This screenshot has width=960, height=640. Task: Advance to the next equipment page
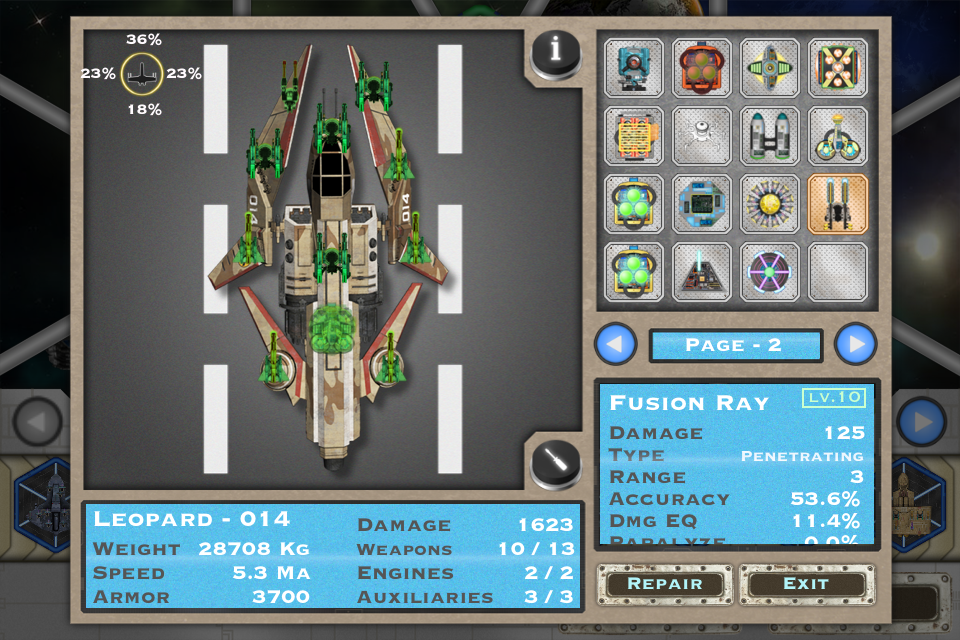point(856,345)
